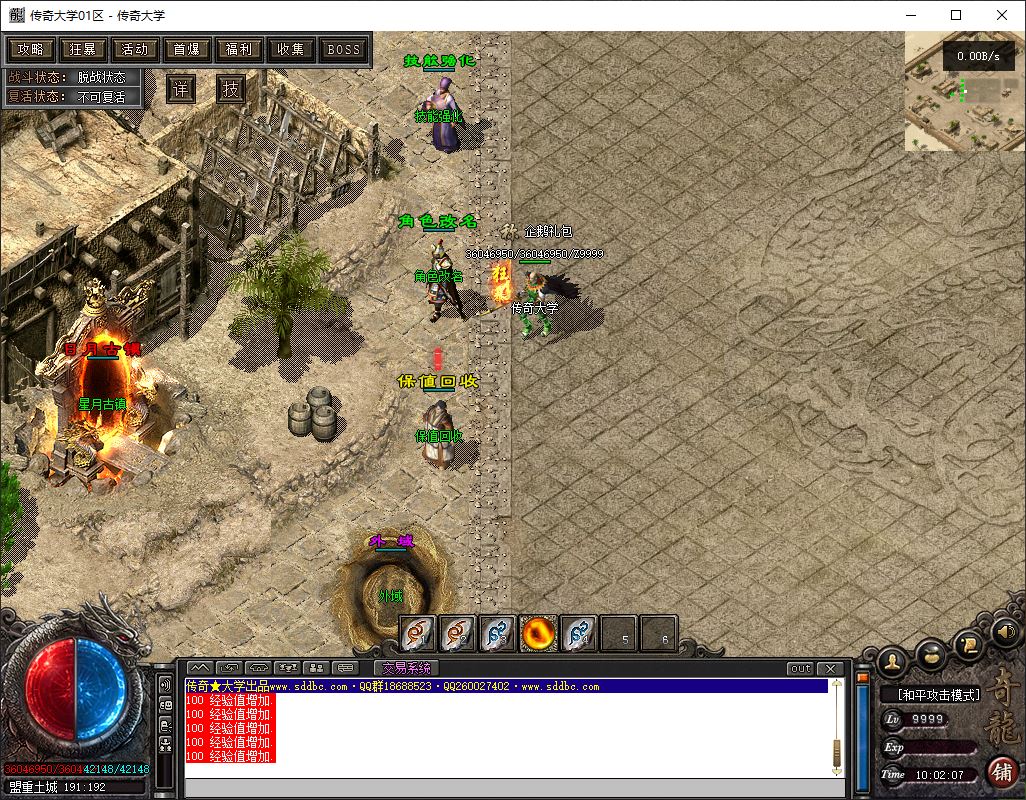This screenshot has height=800, width=1026.
Task: Activate the fireball skill in the hotbar
Action: pyautogui.click(x=539, y=633)
